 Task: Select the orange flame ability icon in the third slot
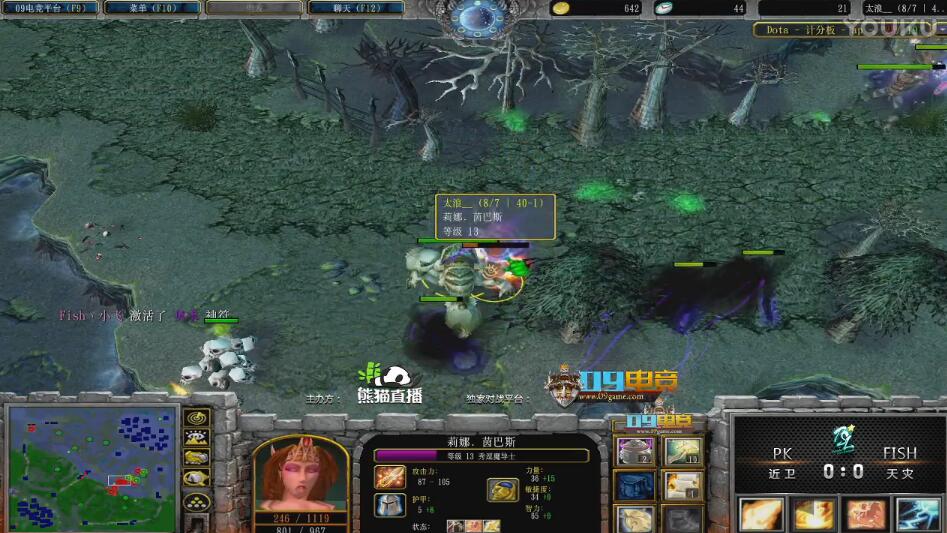point(866,513)
